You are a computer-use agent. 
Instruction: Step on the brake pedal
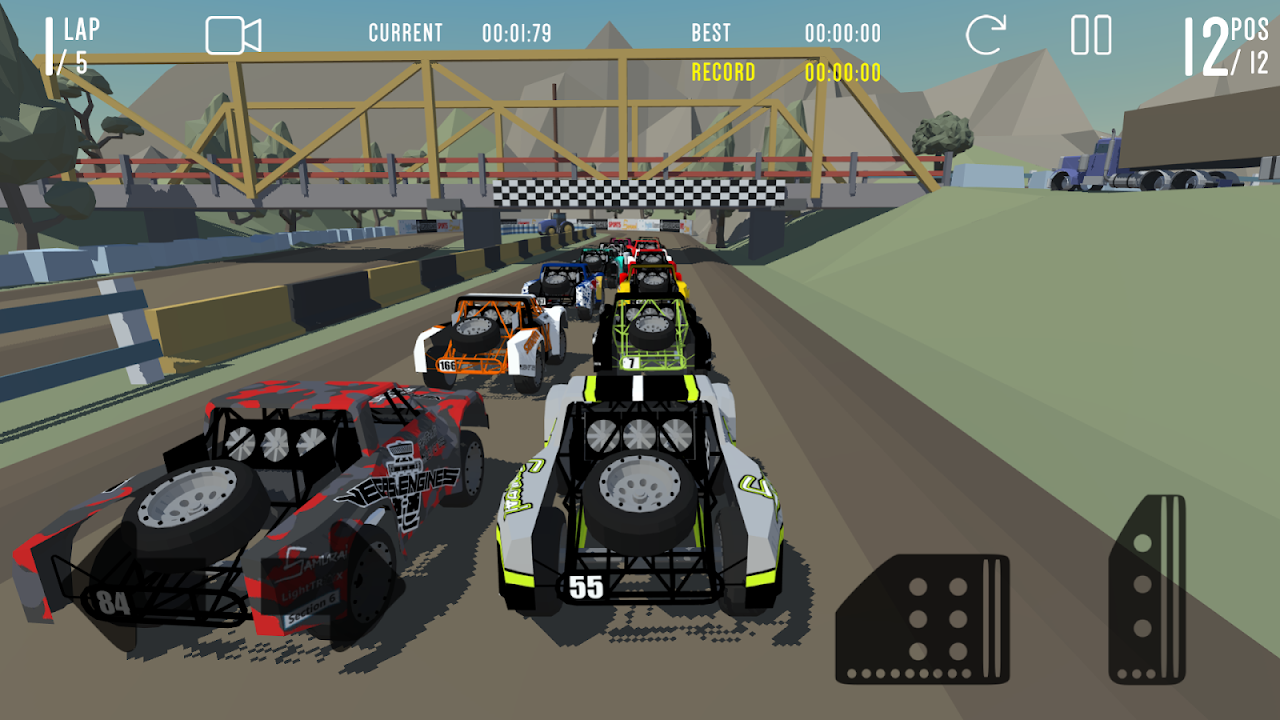922,618
